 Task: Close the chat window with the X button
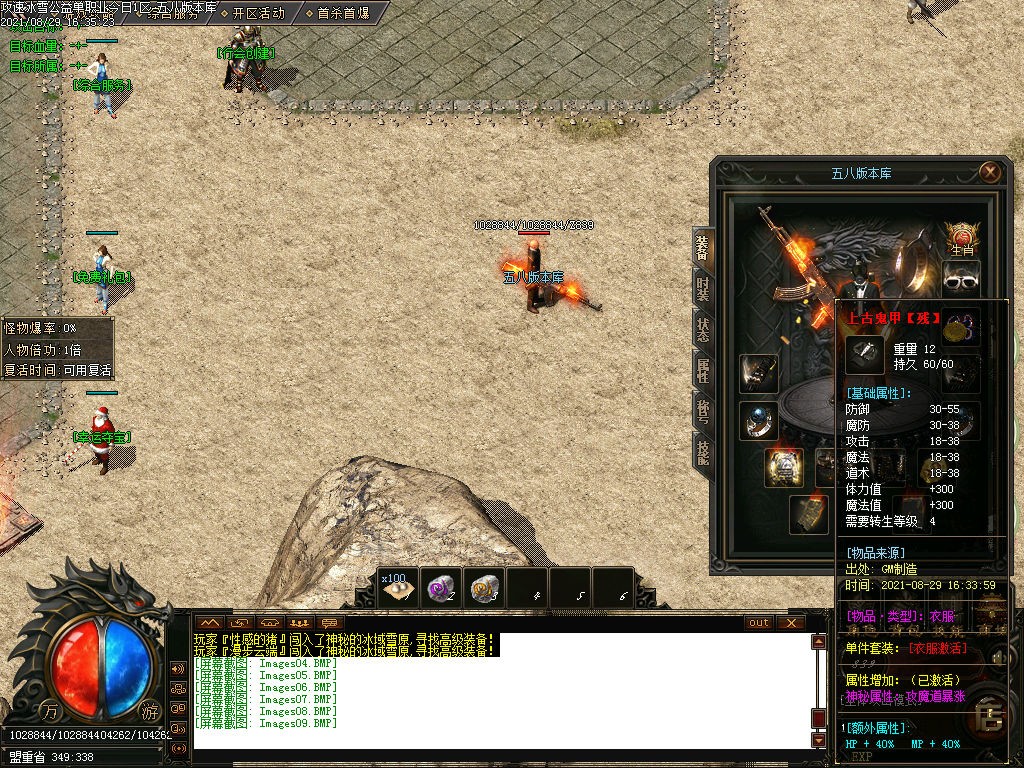[x=791, y=623]
